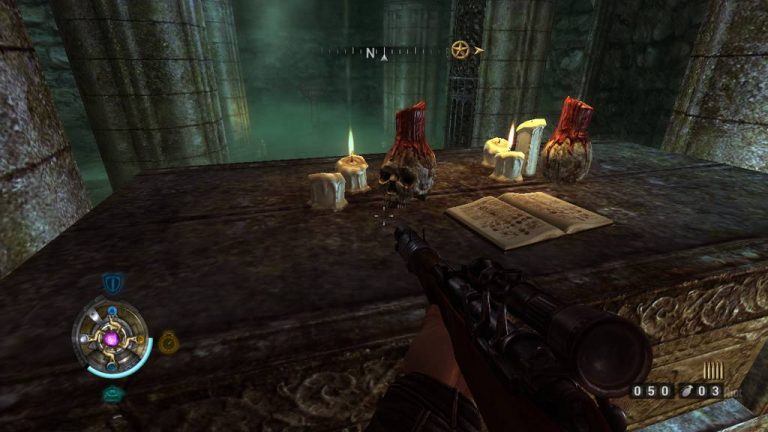Click the Thule medallion veil power wheel
The height and width of the screenshot is (432, 768).
111,338
